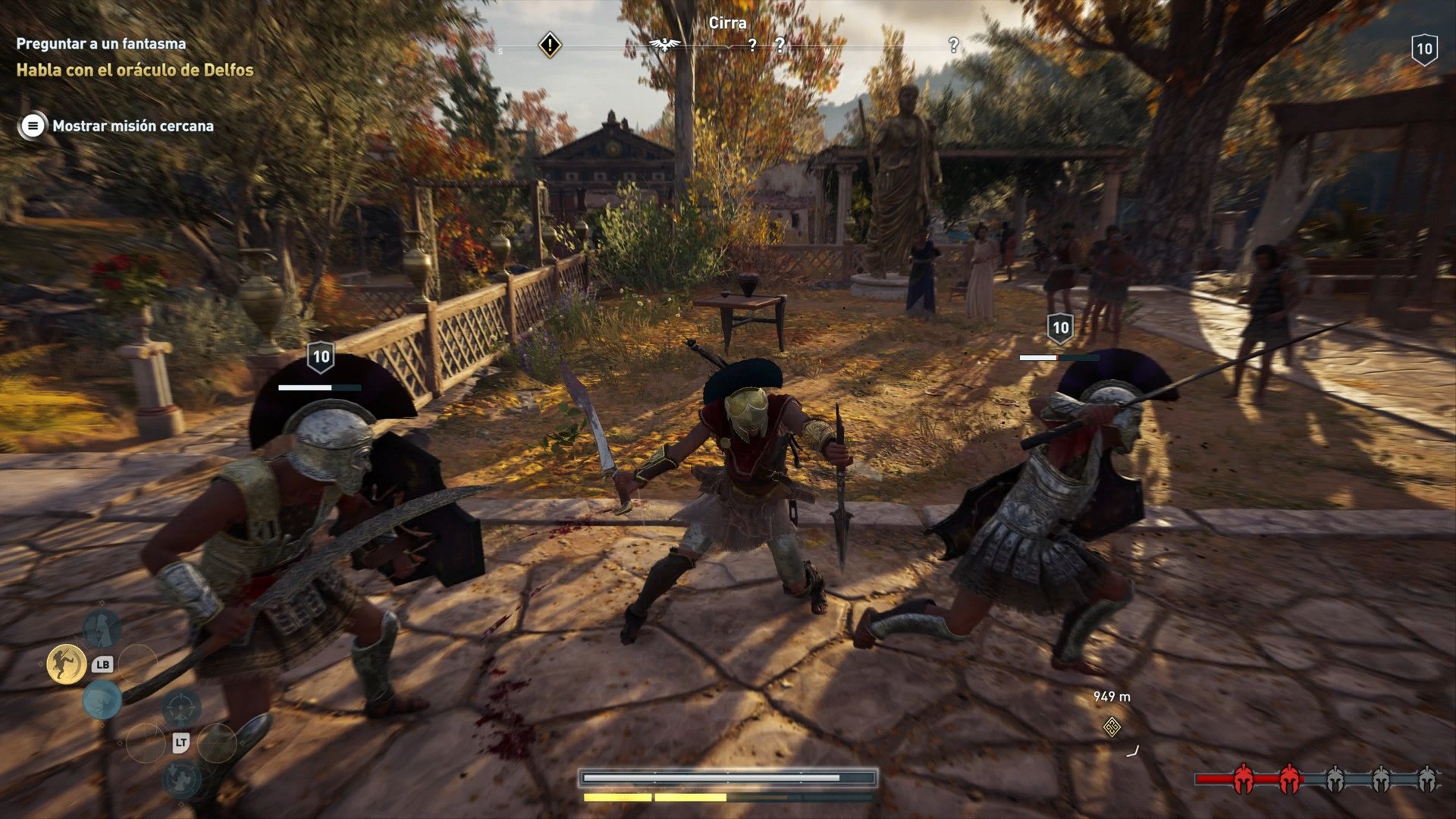Viewport: 1456px width, 819px height.
Task: Activate the golden Sparta Kick ability
Action: [66, 664]
